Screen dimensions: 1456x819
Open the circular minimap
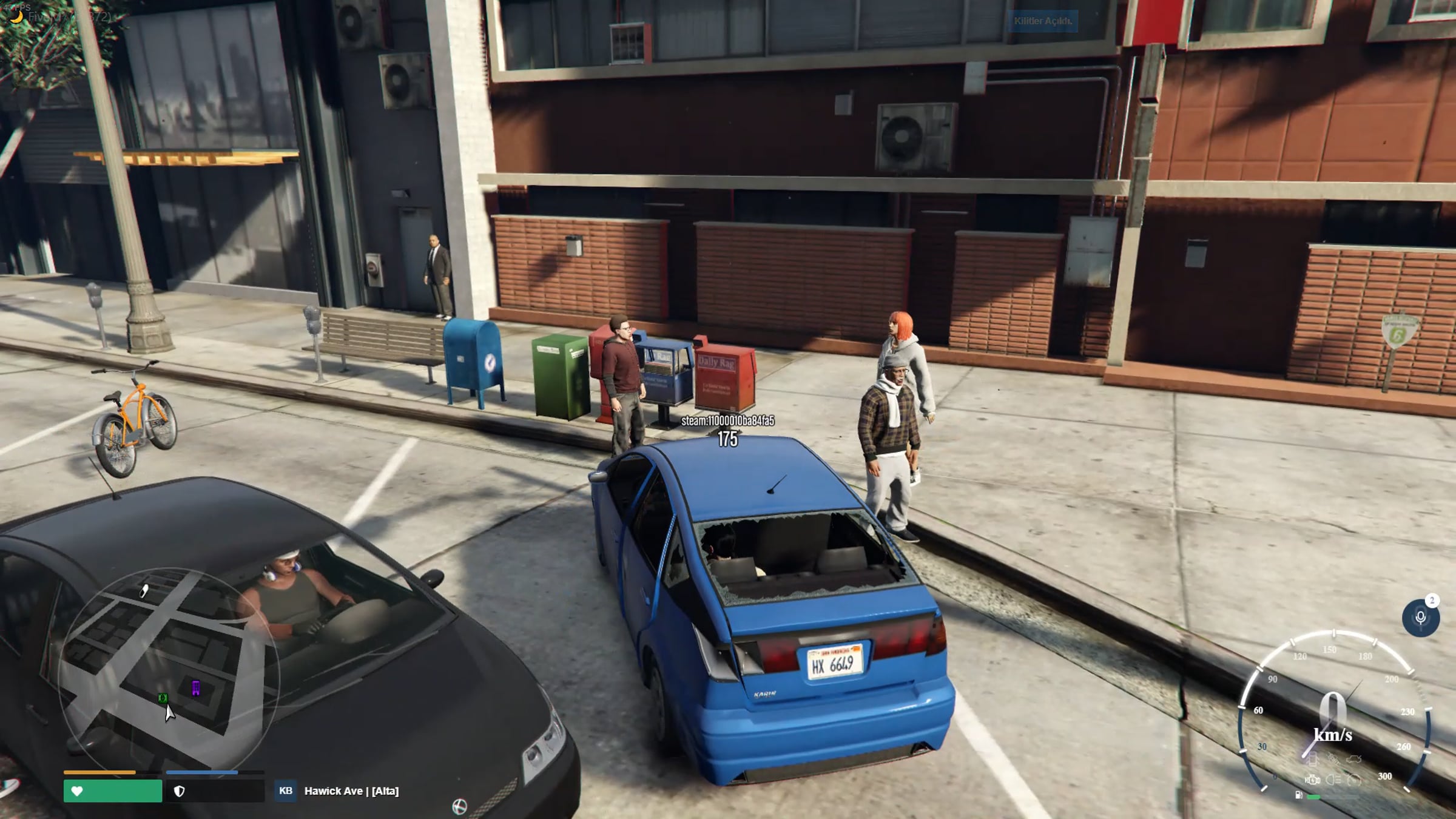pyautogui.click(x=169, y=667)
